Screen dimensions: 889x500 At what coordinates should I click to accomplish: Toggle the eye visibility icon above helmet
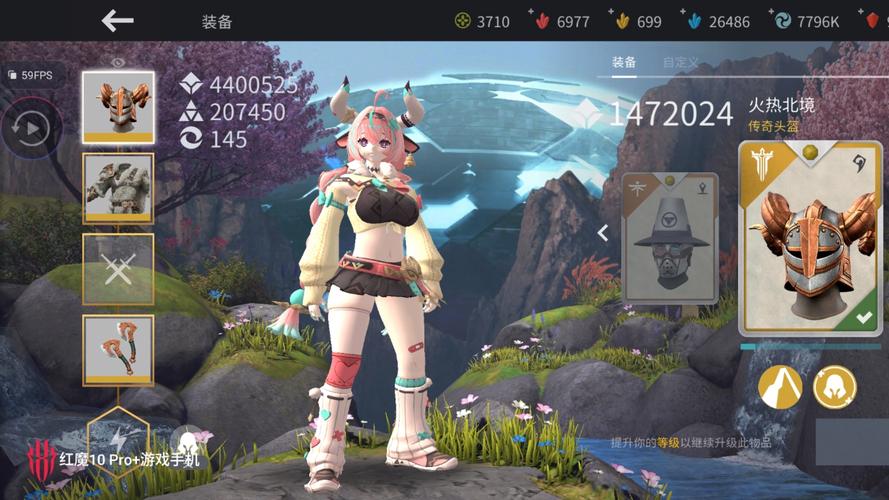(118, 63)
